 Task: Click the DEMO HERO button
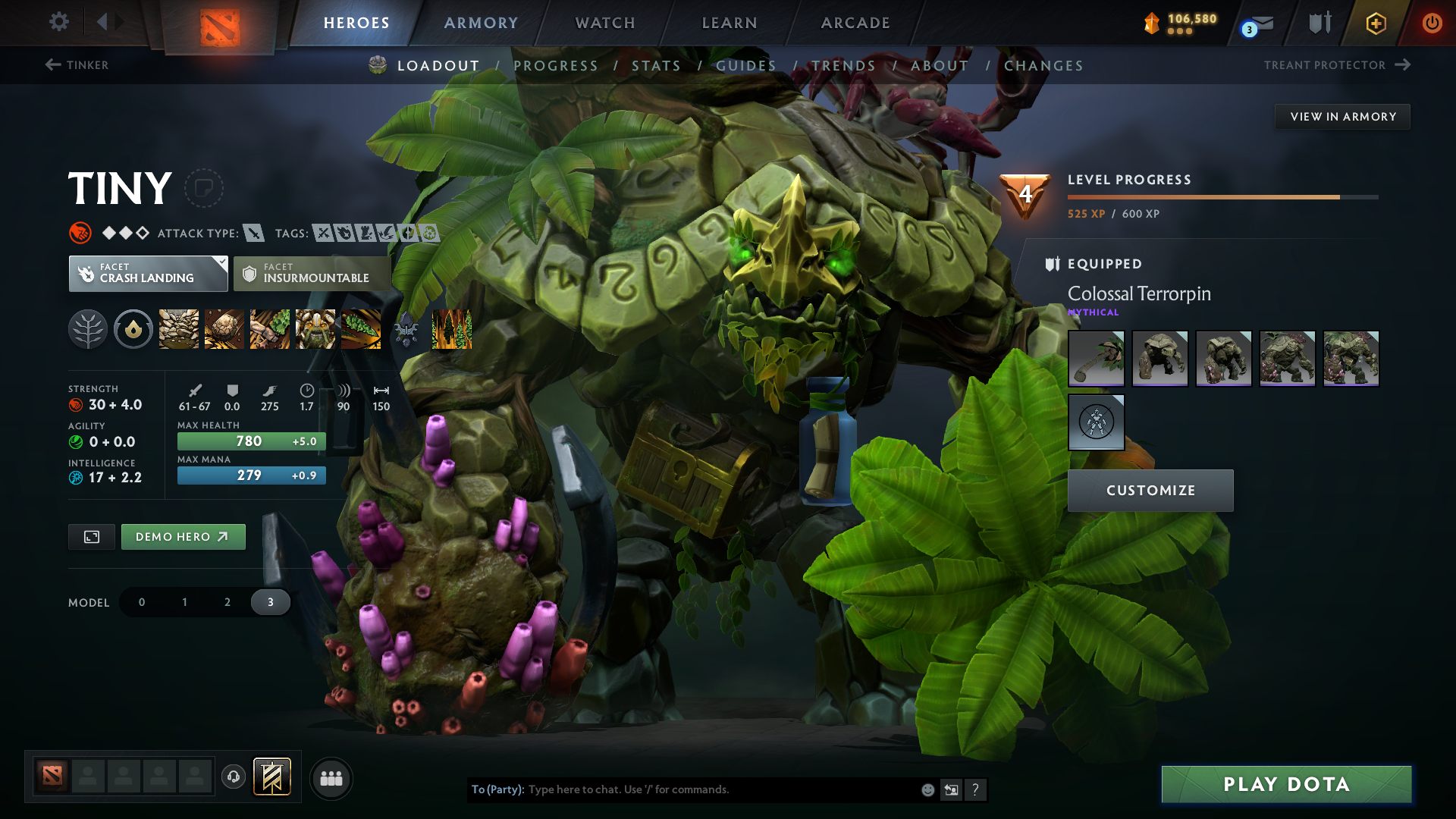click(183, 536)
